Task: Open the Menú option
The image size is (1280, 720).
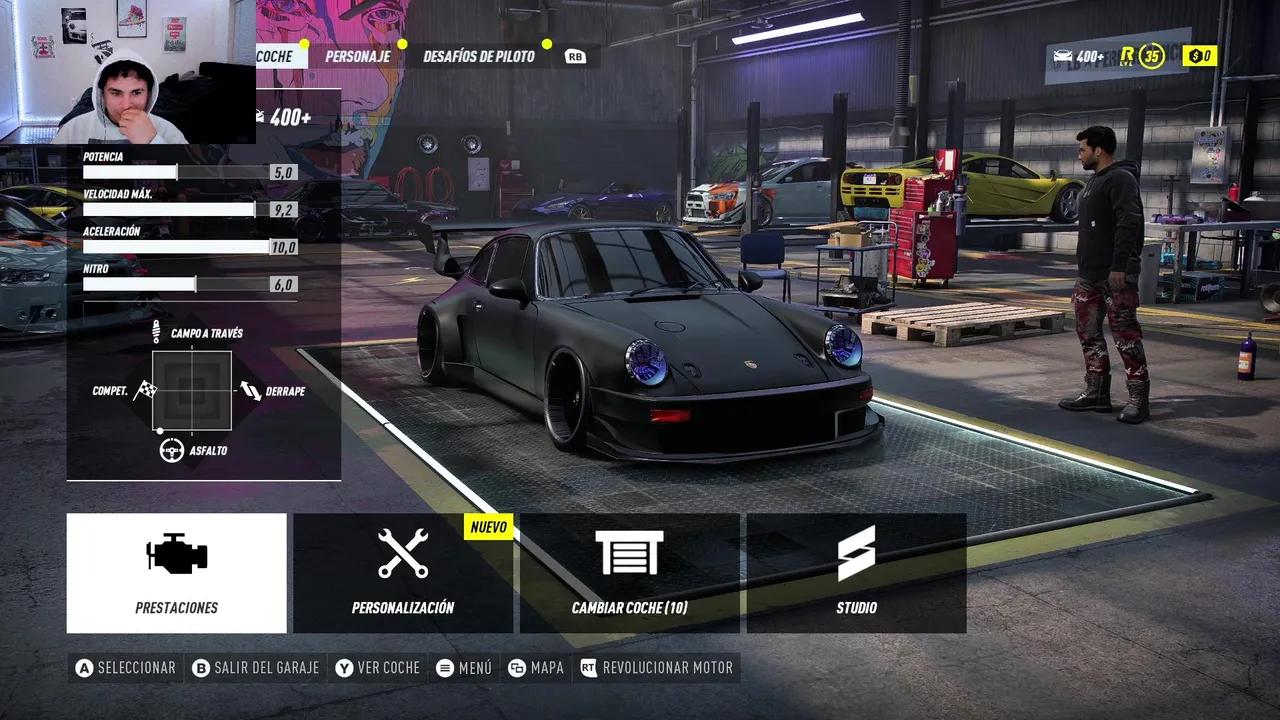Action: pyautogui.click(x=465, y=668)
